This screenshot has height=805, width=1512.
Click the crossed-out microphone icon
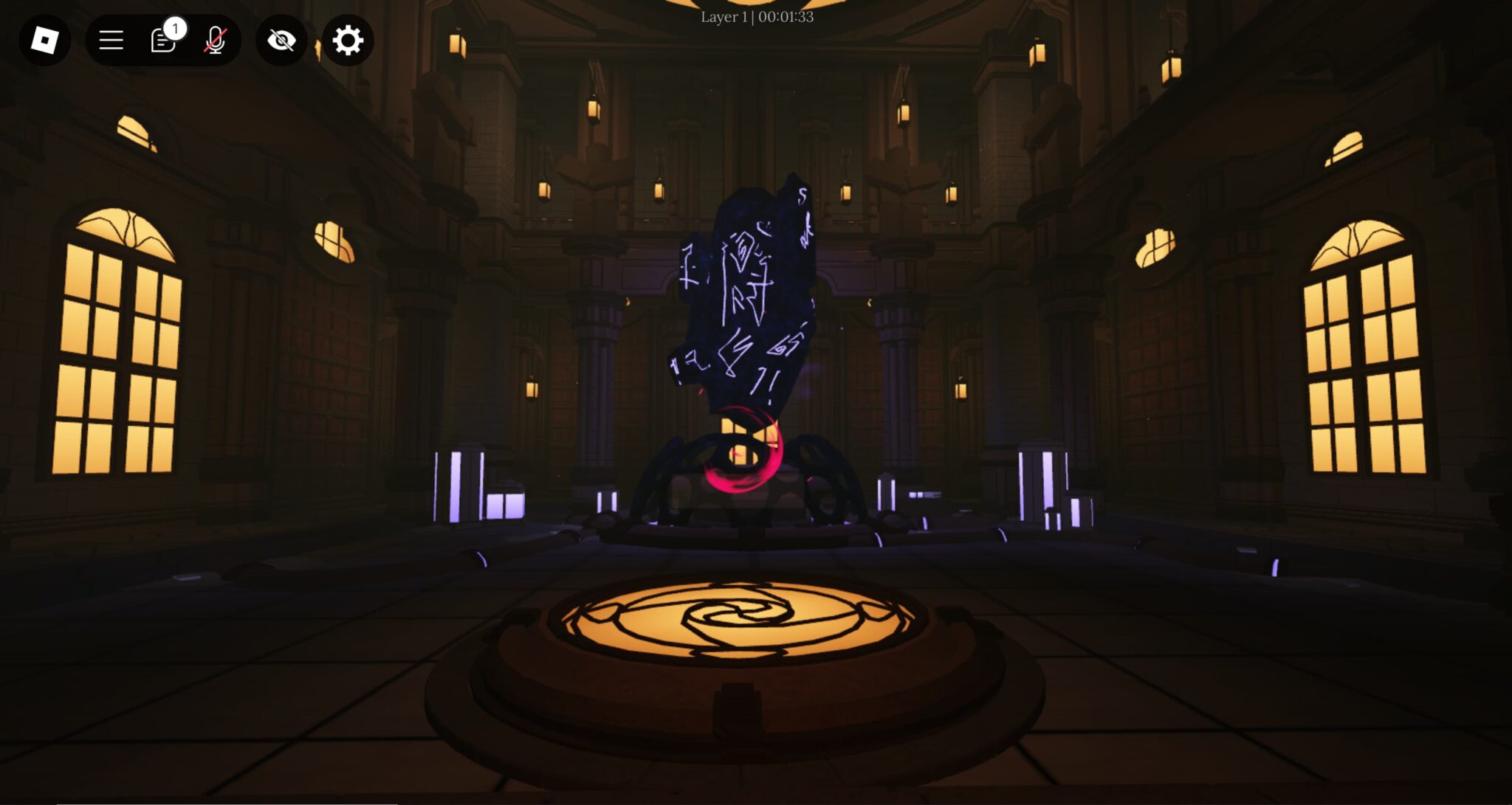216,41
